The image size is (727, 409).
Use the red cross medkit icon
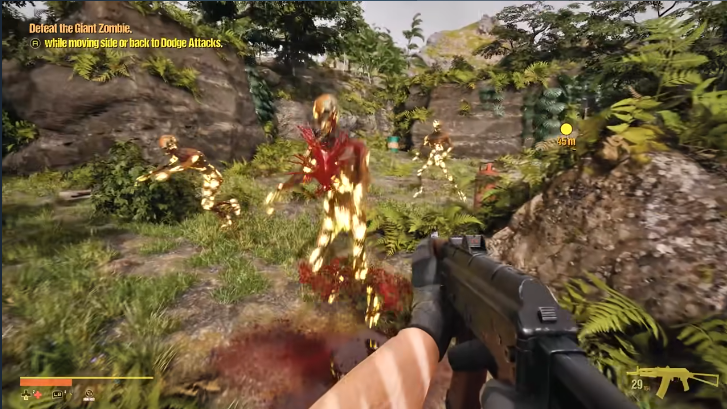(x=38, y=394)
